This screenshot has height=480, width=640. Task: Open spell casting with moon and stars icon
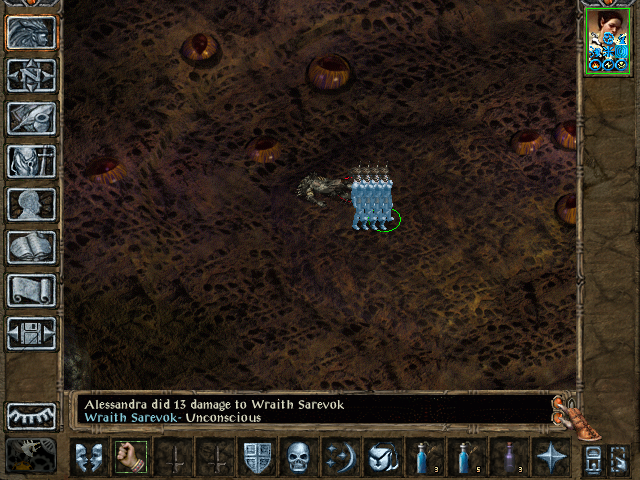(341, 458)
